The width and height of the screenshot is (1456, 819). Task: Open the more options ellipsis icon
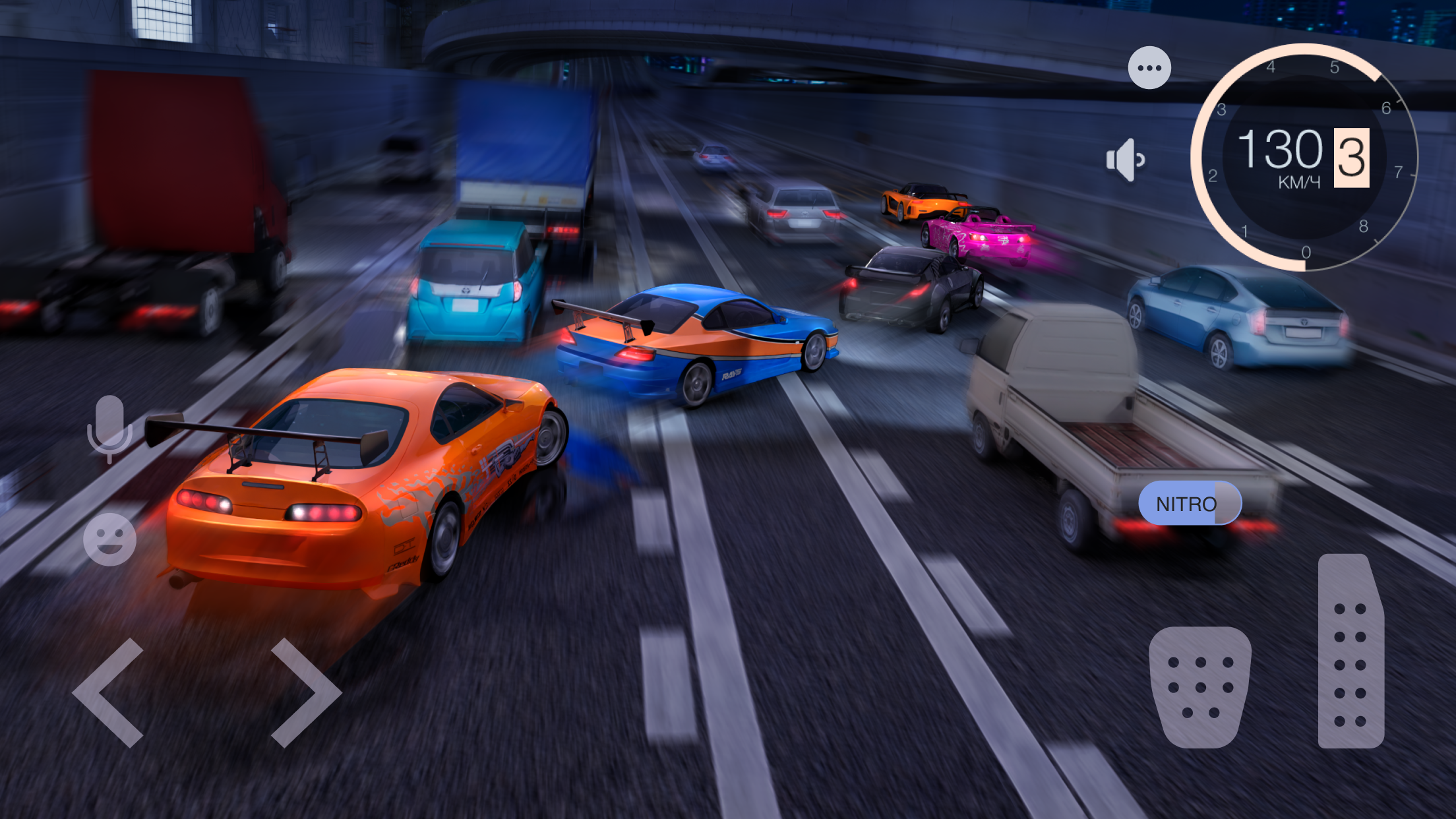[1149, 67]
